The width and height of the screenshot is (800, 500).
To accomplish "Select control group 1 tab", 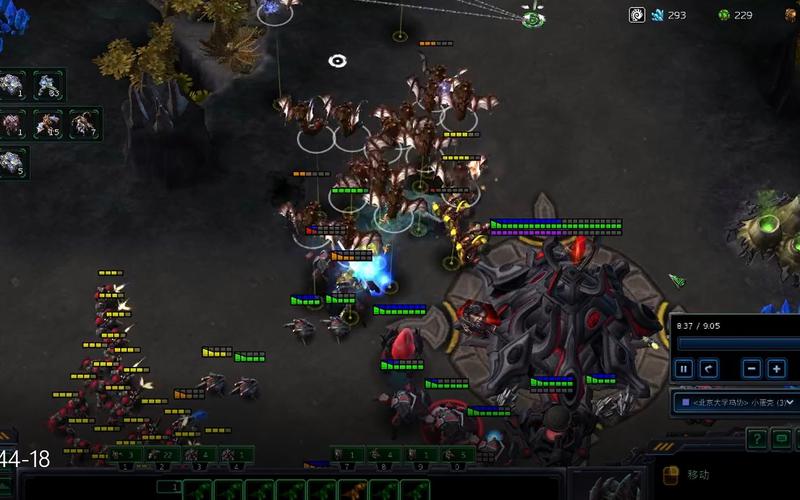I will point(126,456).
